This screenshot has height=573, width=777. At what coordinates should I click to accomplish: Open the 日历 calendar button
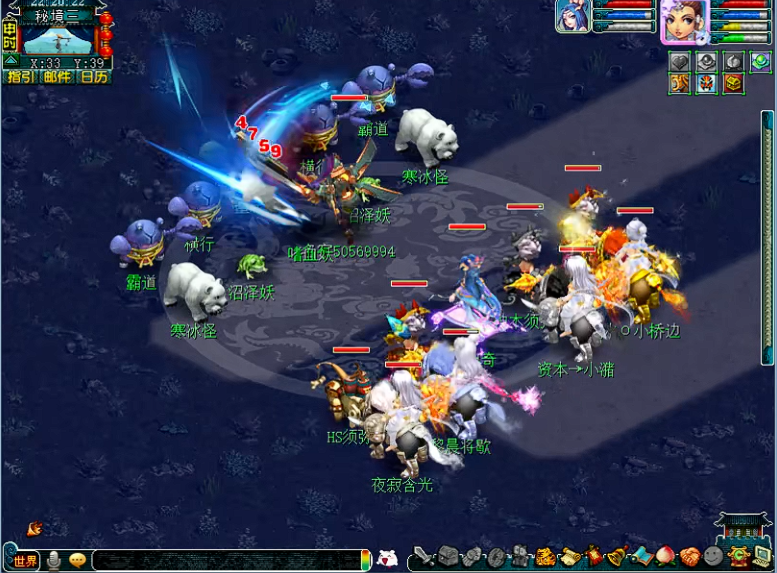(94, 77)
